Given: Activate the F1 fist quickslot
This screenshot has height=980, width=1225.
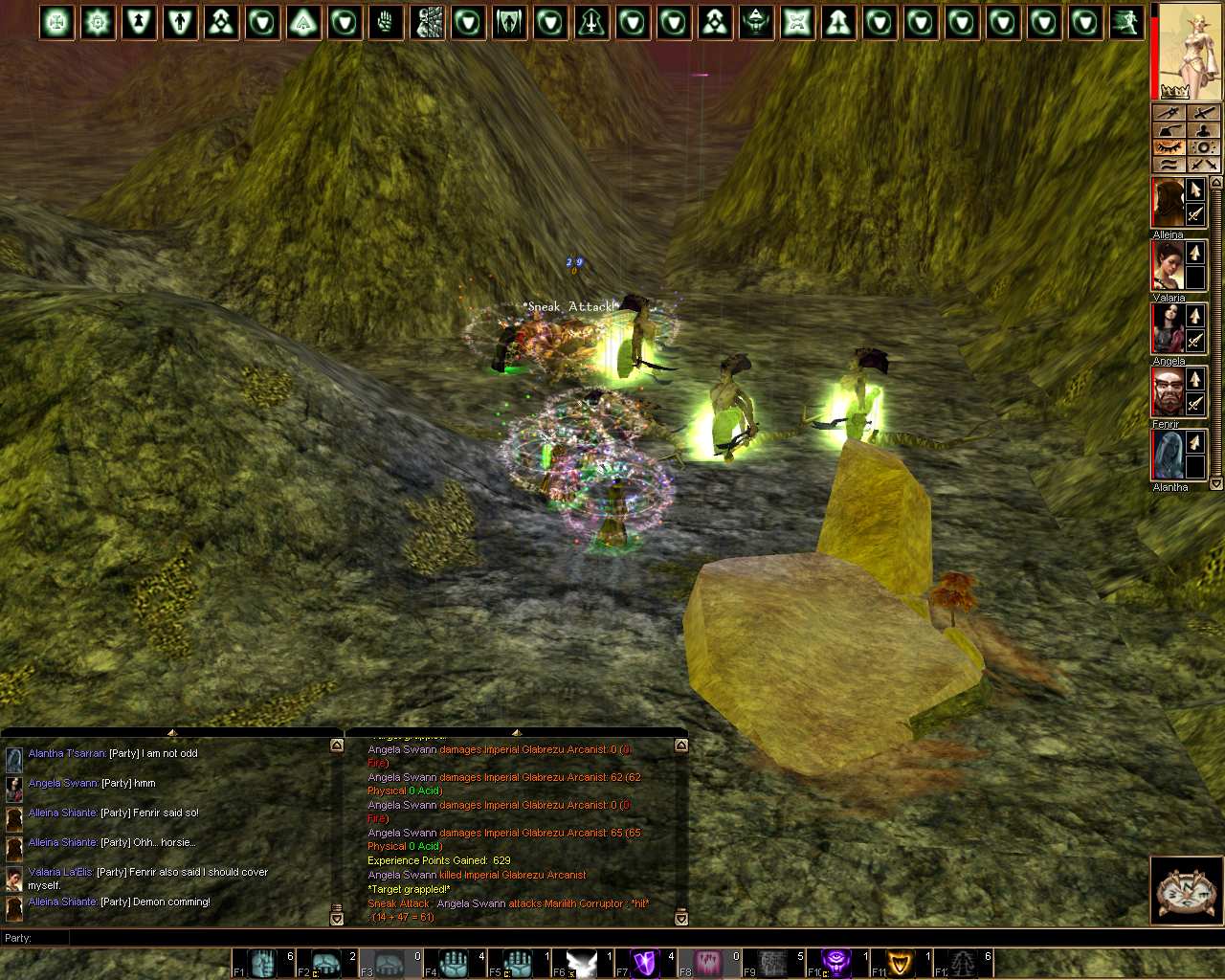Looking at the screenshot, I should [262, 963].
